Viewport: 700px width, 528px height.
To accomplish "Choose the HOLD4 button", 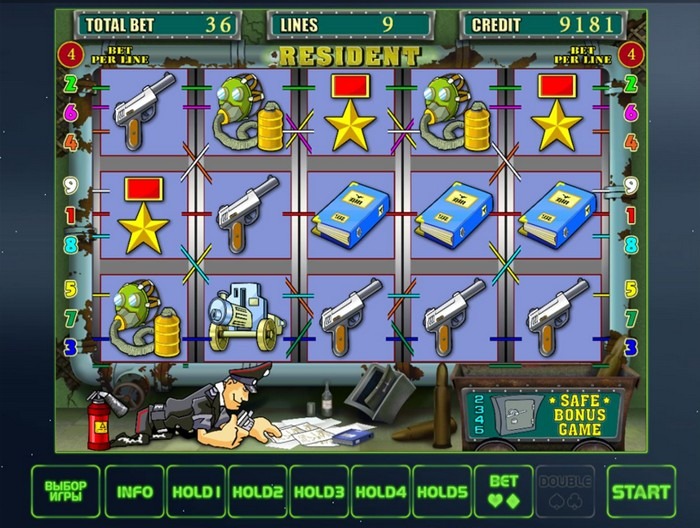I will click(380, 491).
